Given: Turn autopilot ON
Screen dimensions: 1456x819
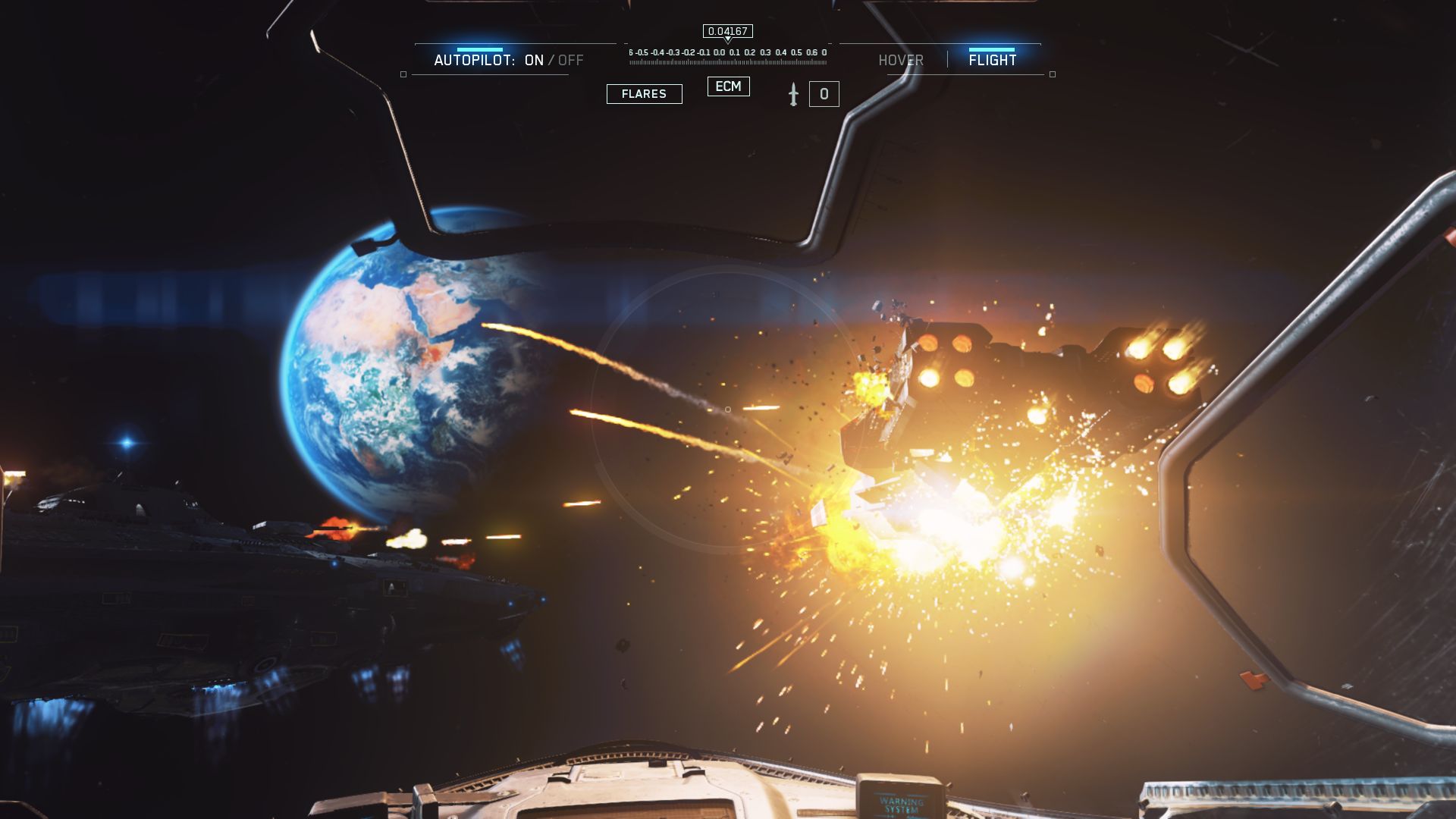Looking at the screenshot, I should click(534, 61).
